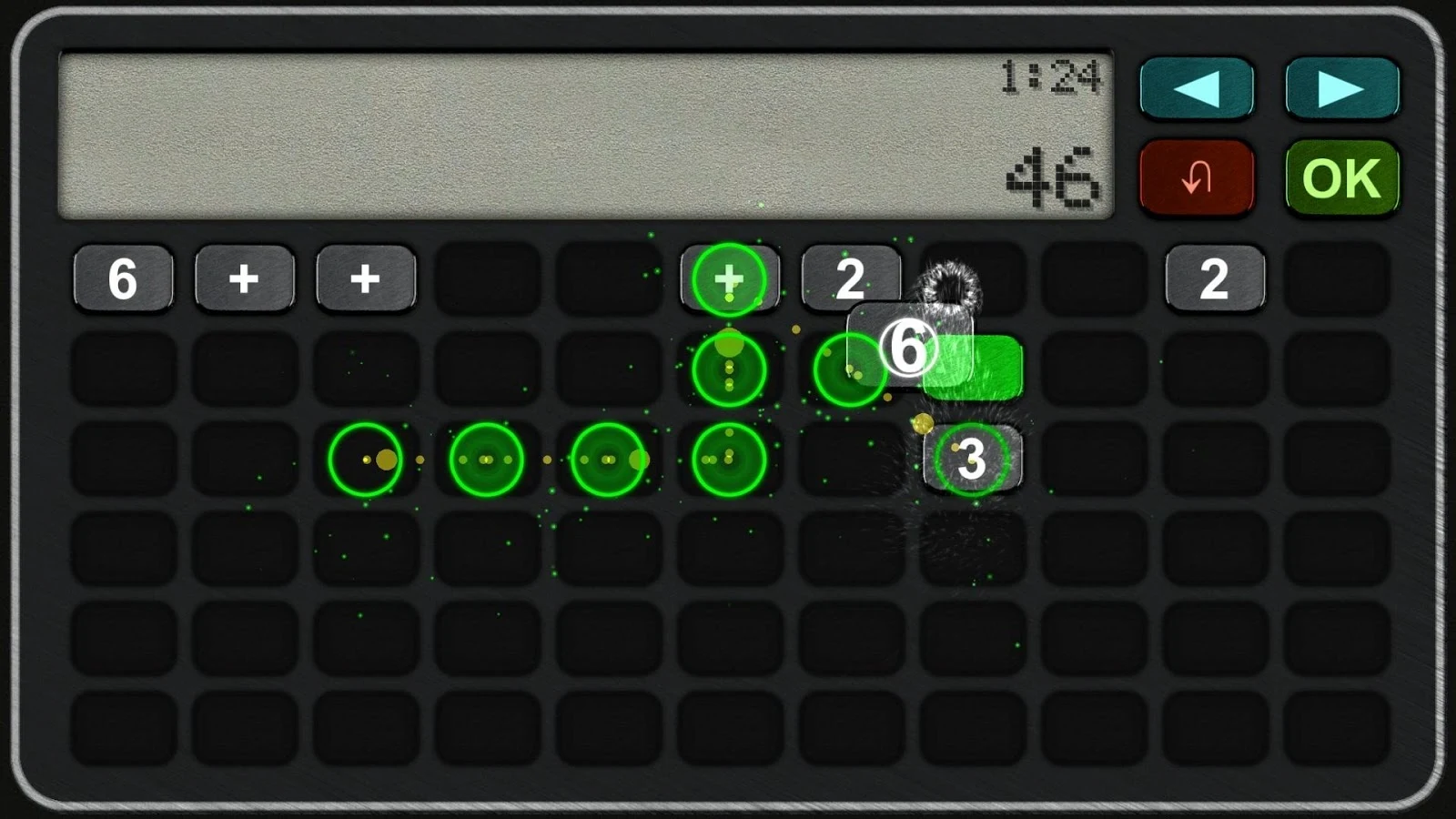Select the glowing plus operator tile

tap(728, 279)
